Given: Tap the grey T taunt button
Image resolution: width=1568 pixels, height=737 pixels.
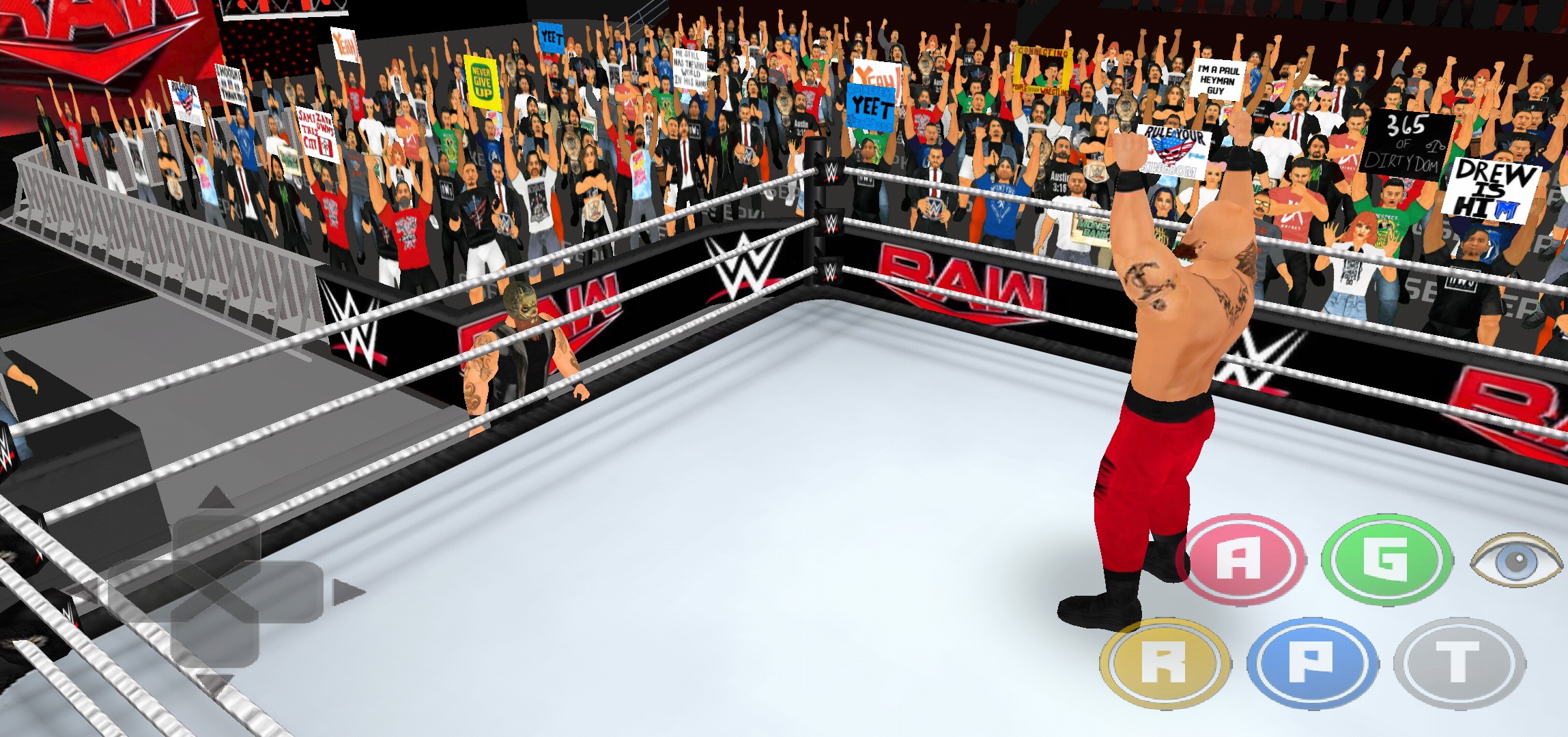Looking at the screenshot, I should coord(1458,663).
